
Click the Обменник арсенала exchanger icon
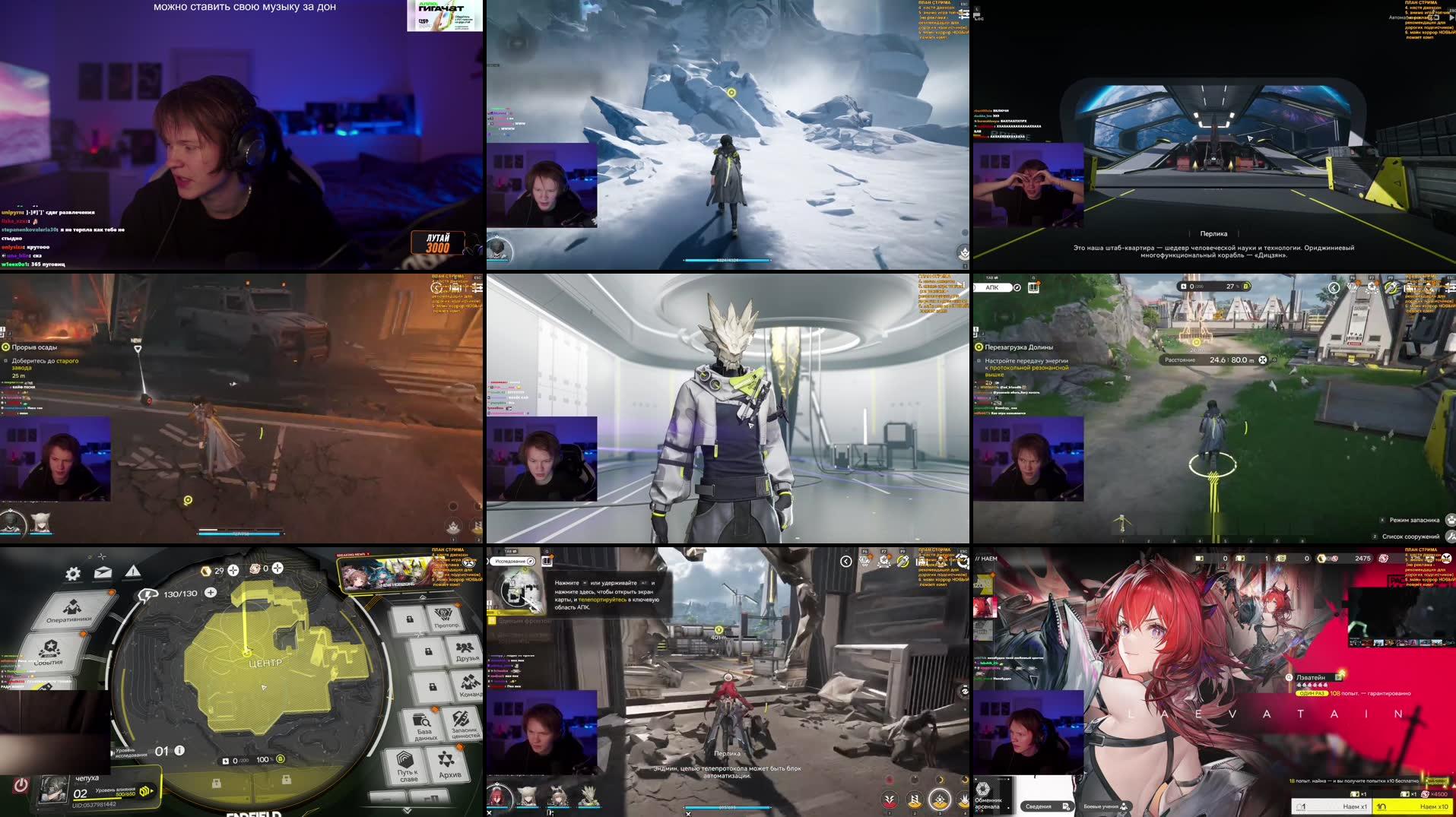983,789
